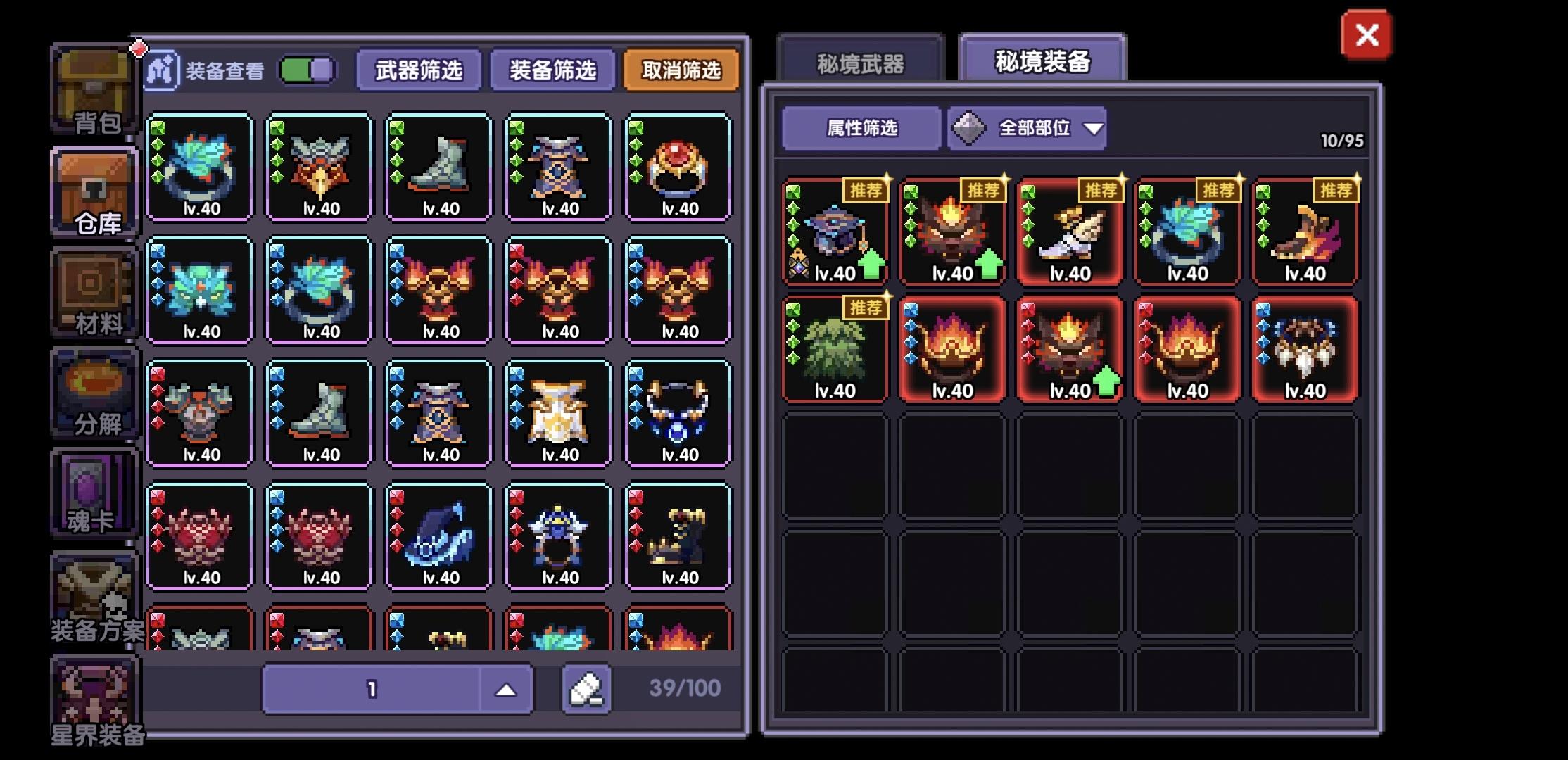Screen dimensions: 1568x760
Task: Click the 装备查看 badge icon
Action: (x=163, y=70)
